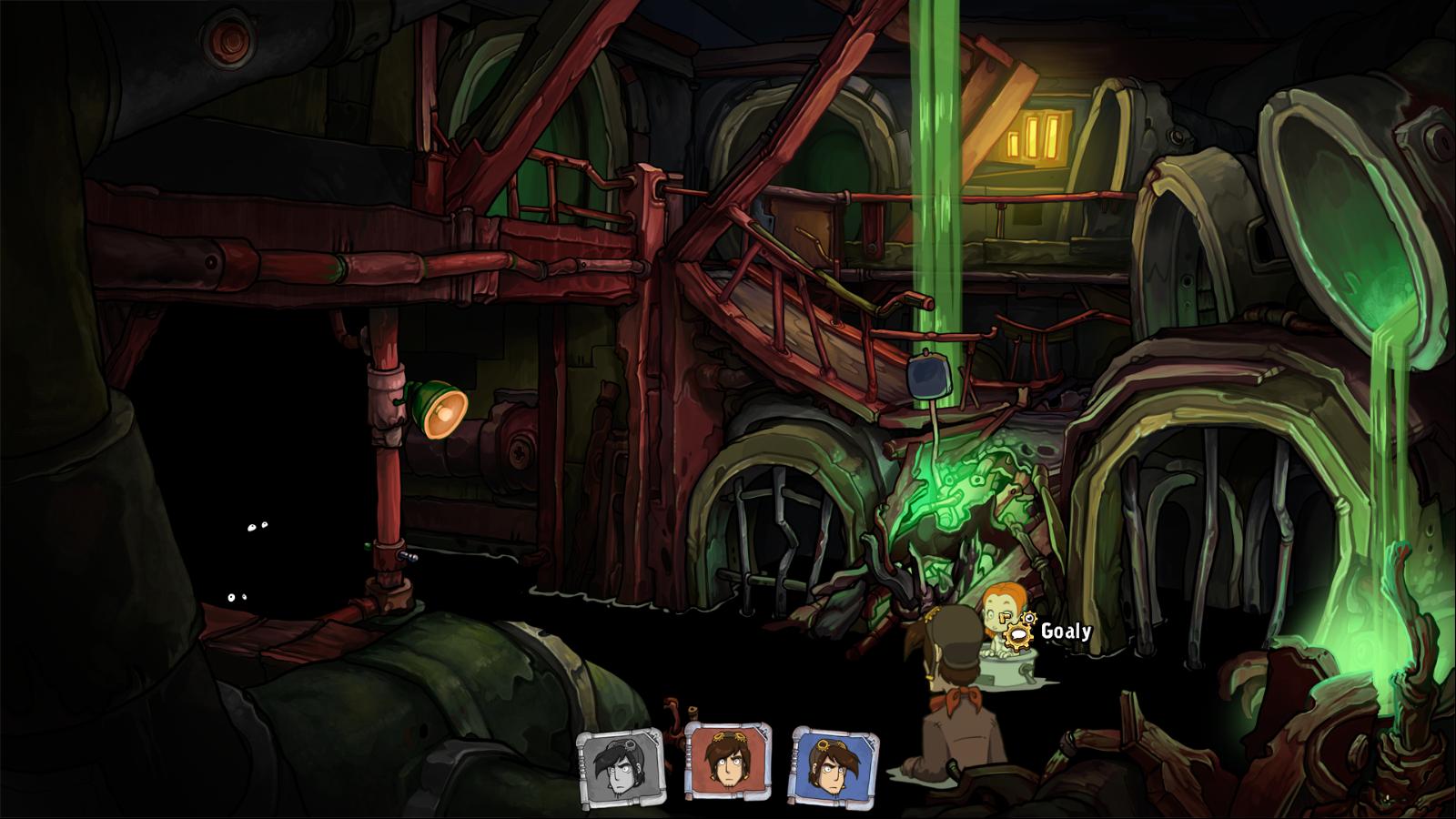The width and height of the screenshot is (1456, 819).
Task: Toggle the green desk lamp on the pipe
Action: pyautogui.click(x=435, y=406)
